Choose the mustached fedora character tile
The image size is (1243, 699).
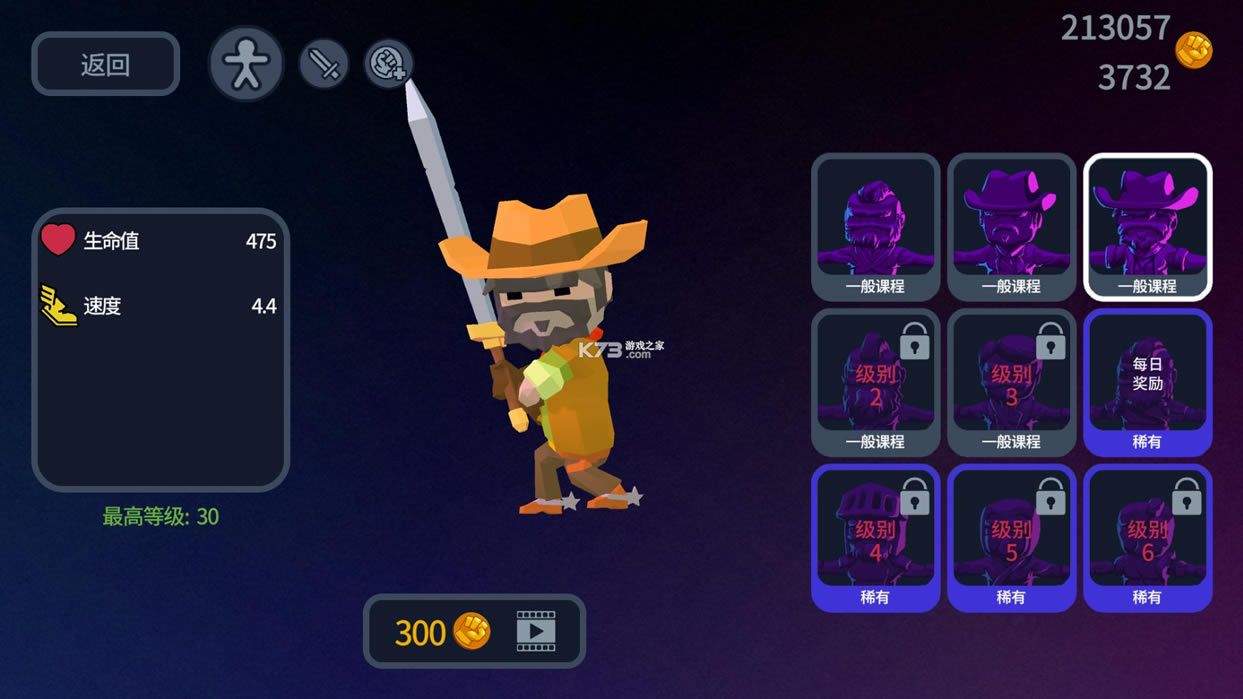point(1011,226)
